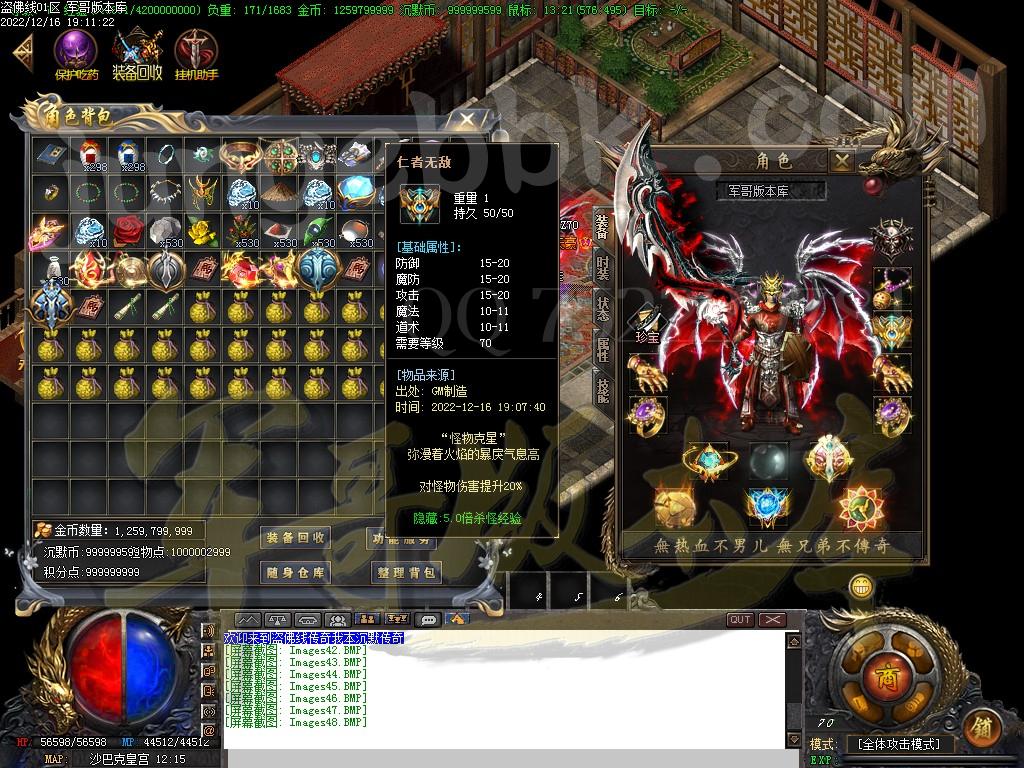The image size is (1024, 768).
Task: Change the 全体攻击模式 attack mode
Action: (899, 745)
